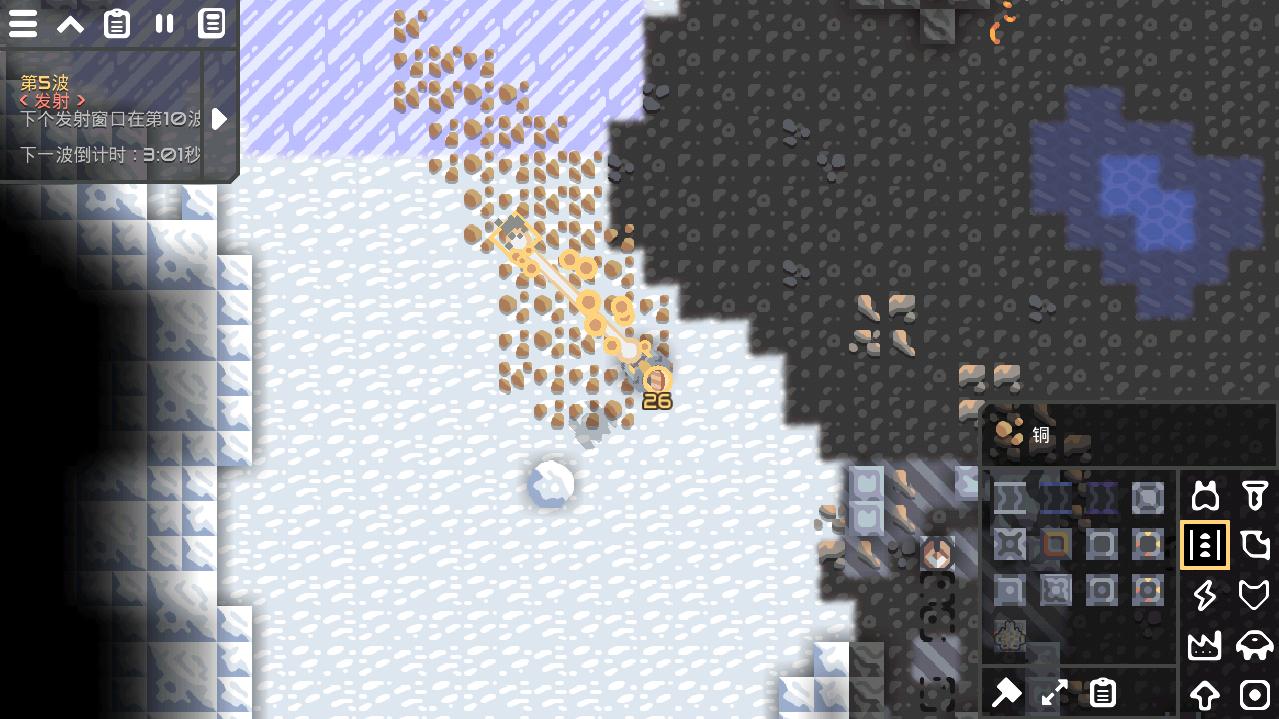Pick the block with the orange square

[1056, 544]
